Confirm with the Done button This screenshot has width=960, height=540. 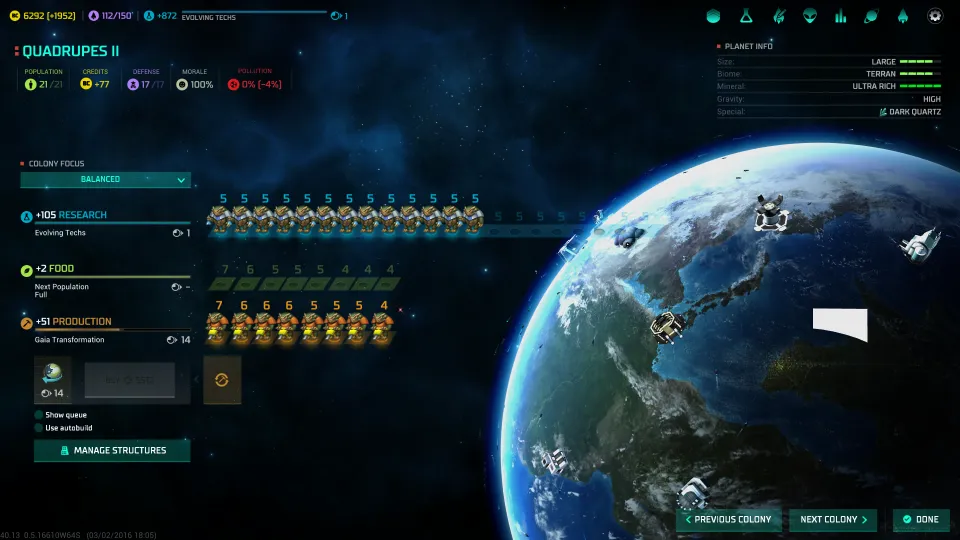point(920,520)
